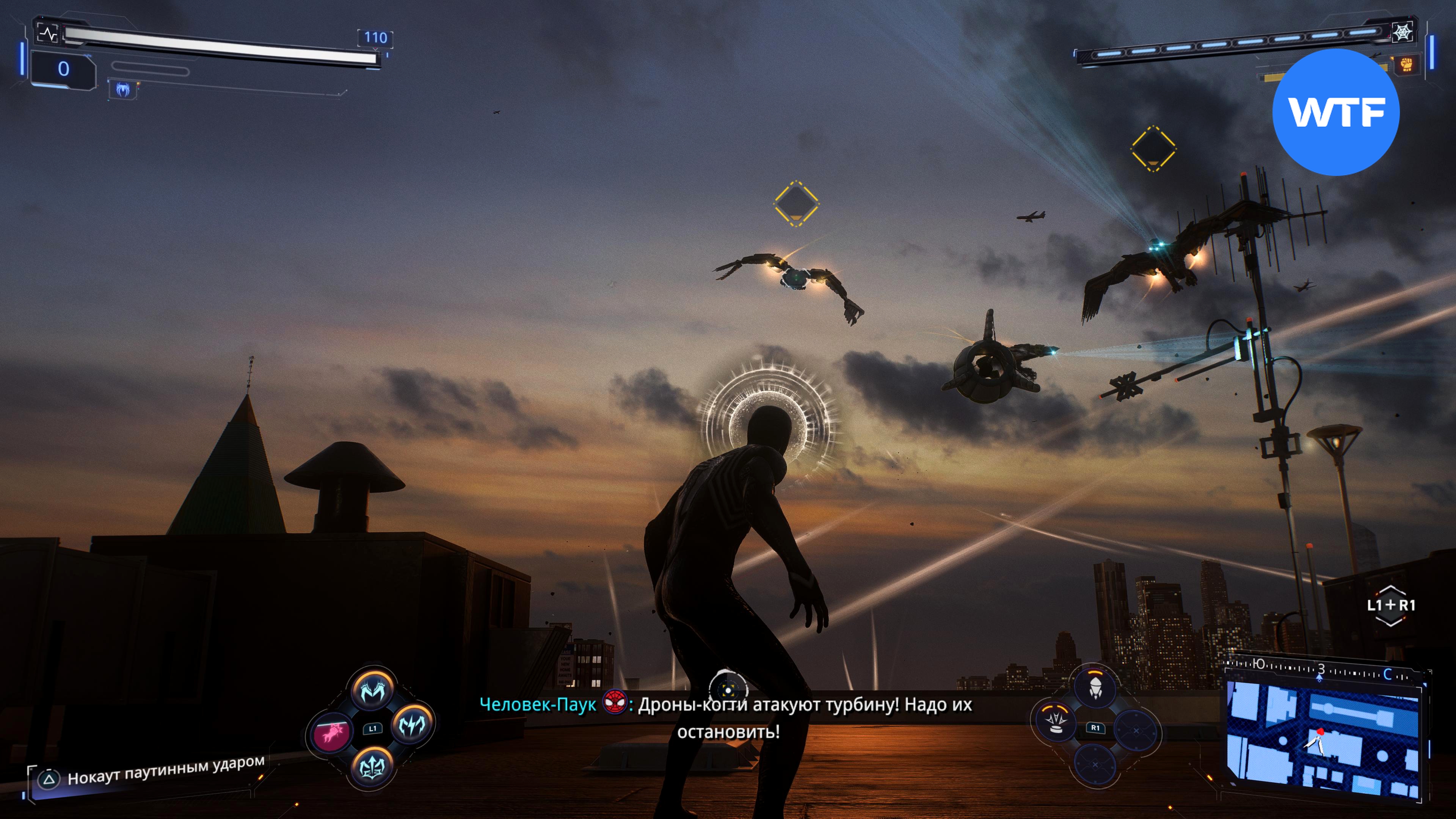
Task: Click the orange fist icon under the focus bar
Action: point(1407,64)
